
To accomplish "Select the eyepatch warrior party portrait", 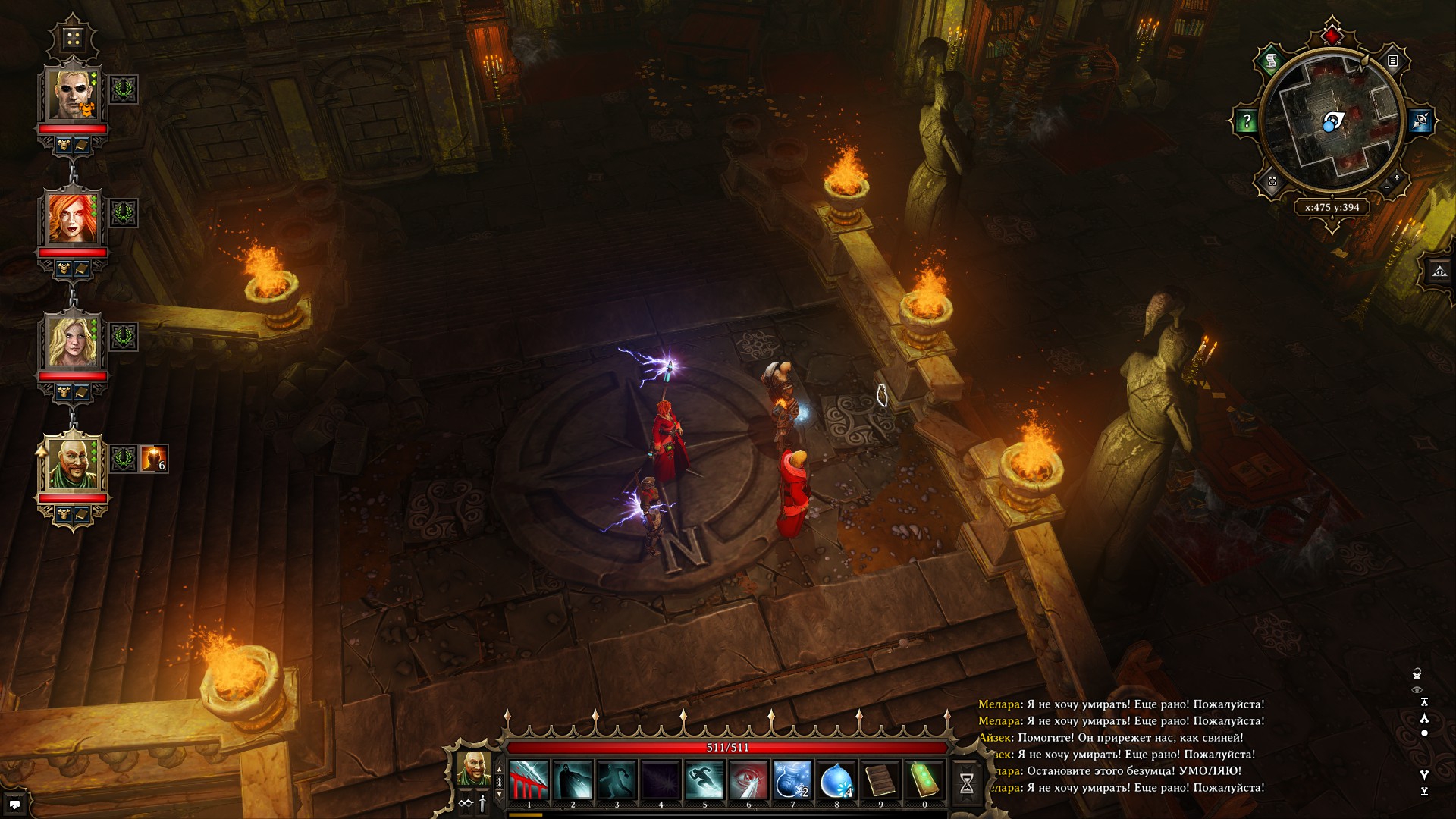I will (x=73, y=94).
